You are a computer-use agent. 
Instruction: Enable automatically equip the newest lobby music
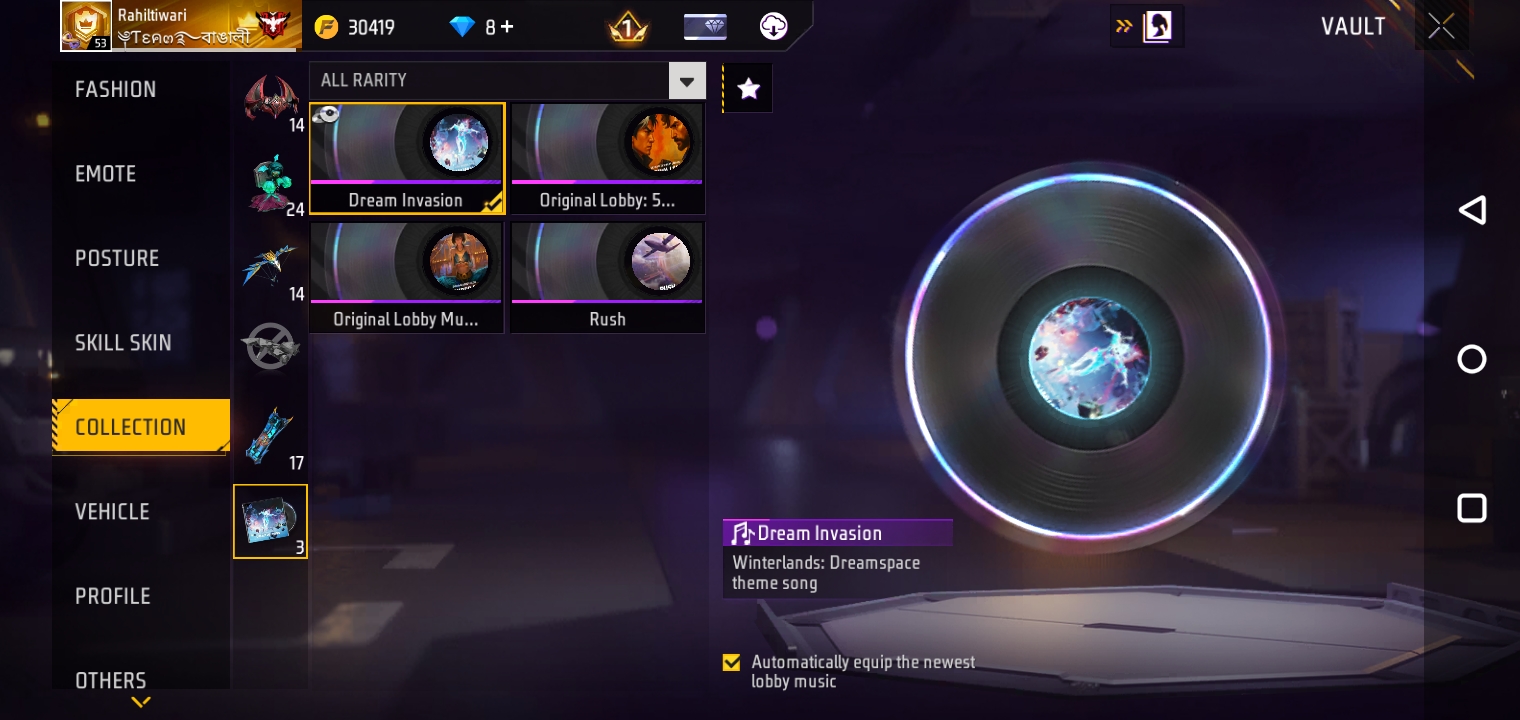(x=731, y=662)
